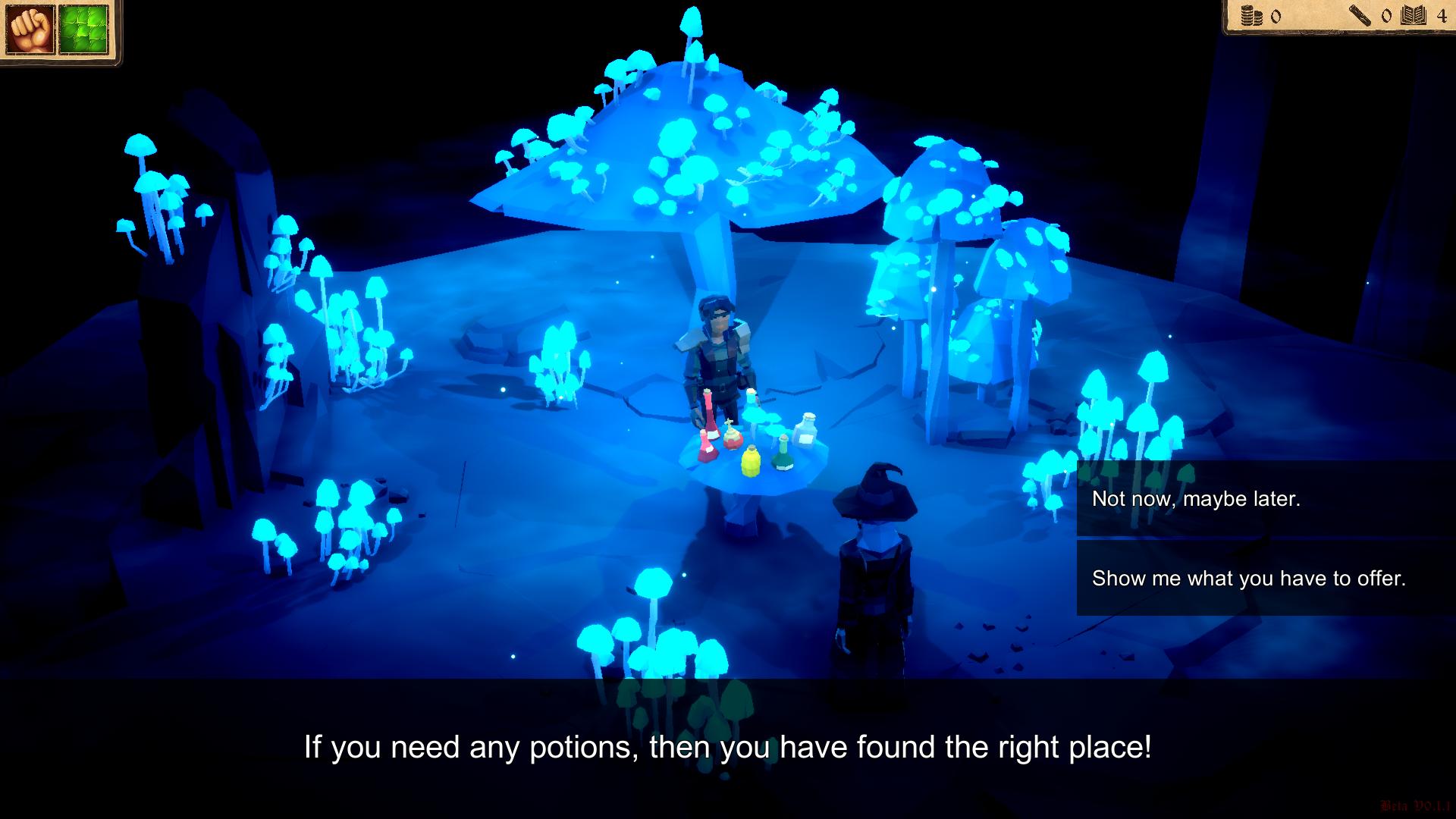This screenshot has width=1456, height=819.
Task: Click the white round flask on the table
Action: pyautogui.click(x=807, y=430)
